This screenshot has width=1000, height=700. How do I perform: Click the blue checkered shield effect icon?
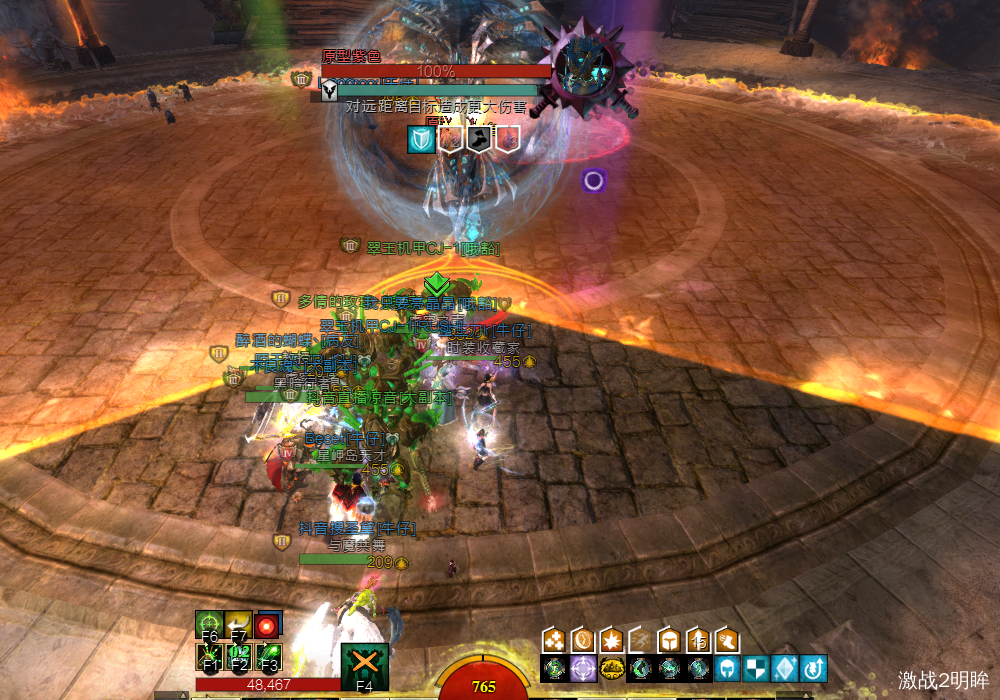[x=756, y=668]
